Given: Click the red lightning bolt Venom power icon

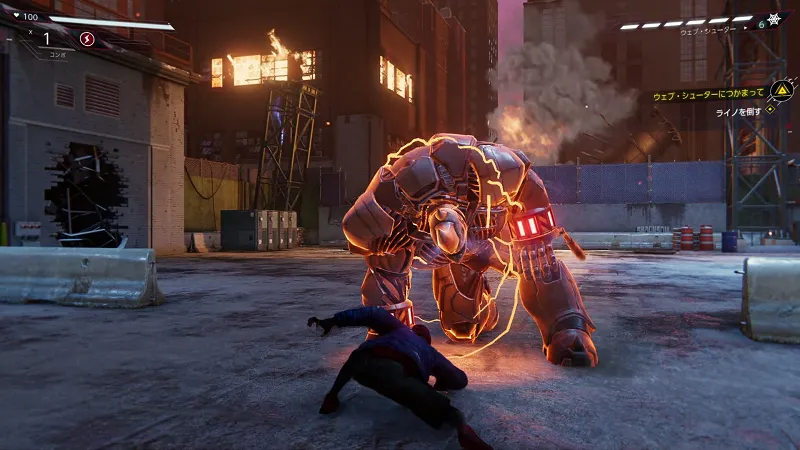Looking at the screenshot, I should (87, 39).
